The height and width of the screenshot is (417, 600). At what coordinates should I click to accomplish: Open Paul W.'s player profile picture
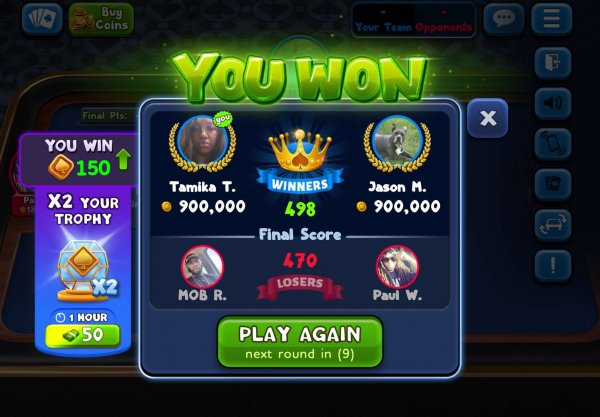coord(396,268)
